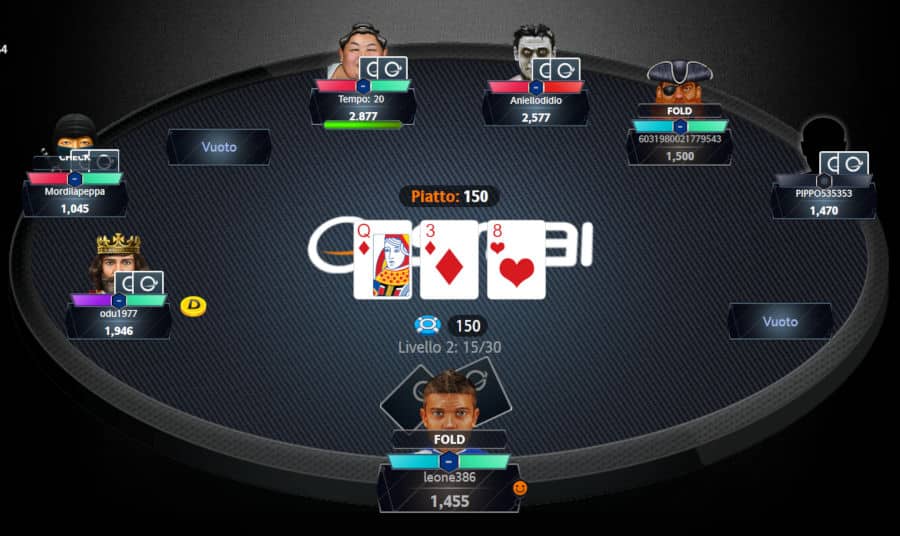The width and height of the screenshot is (900, 536).
Task: Sit at the Vuoto seat nearest PIPPO535353
Action: pyautogui.click(x=780, y=321)
